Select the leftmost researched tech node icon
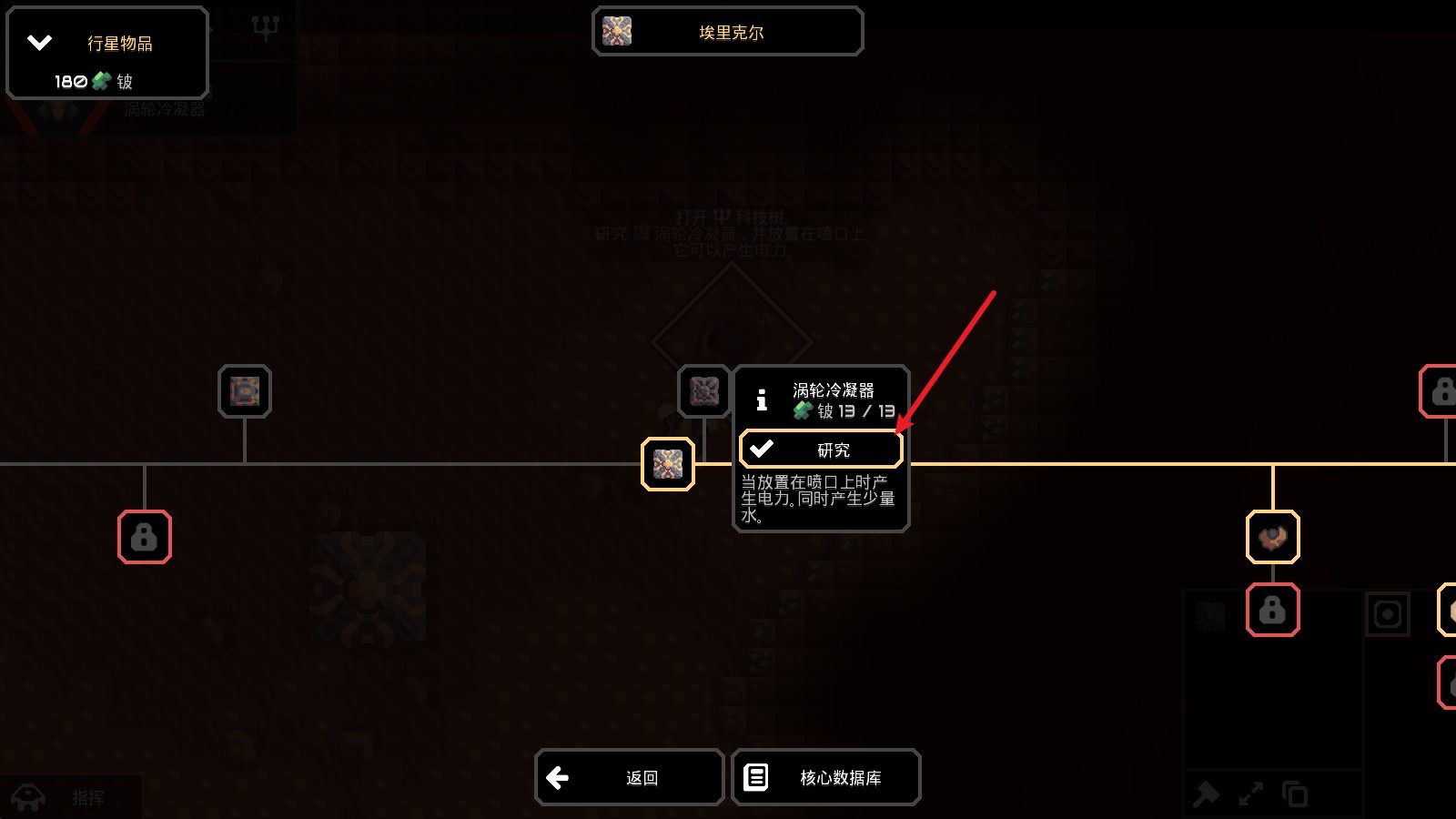The image size is (1456, 819). (x=244, y=391)
